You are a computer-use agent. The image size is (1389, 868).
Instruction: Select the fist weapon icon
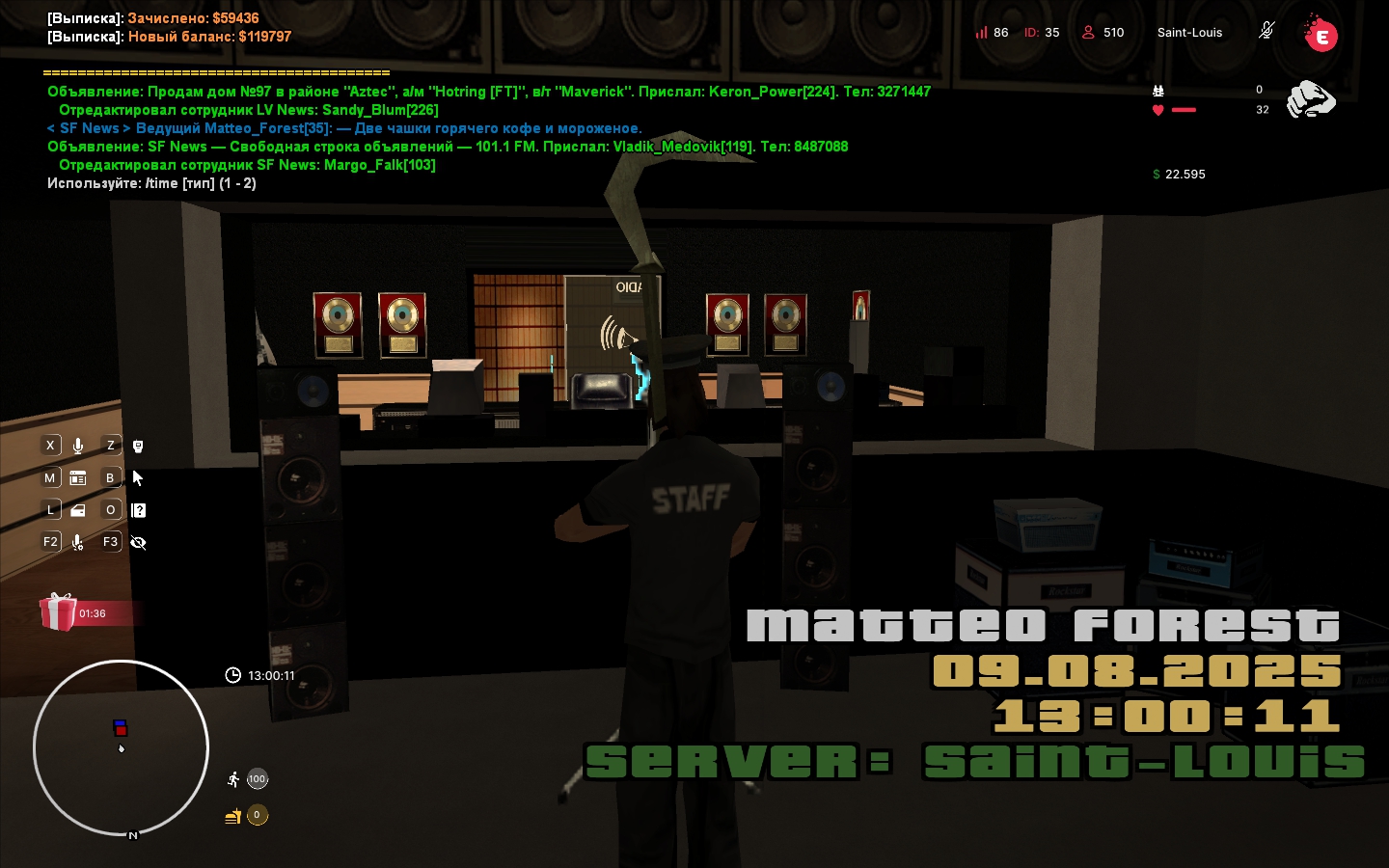point(1311,99)
